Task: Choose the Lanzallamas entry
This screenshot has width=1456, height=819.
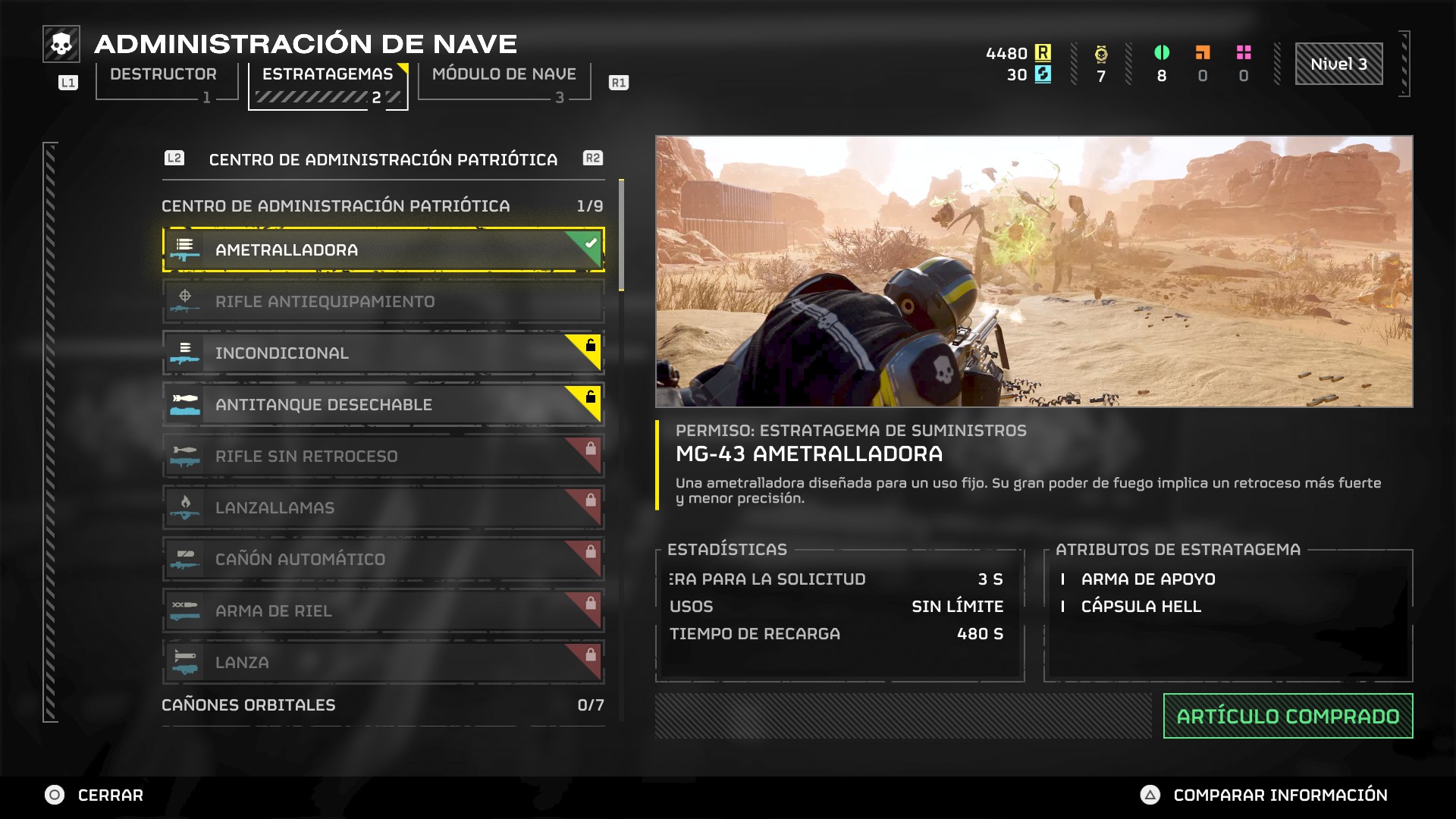Action: pos(383,508)
